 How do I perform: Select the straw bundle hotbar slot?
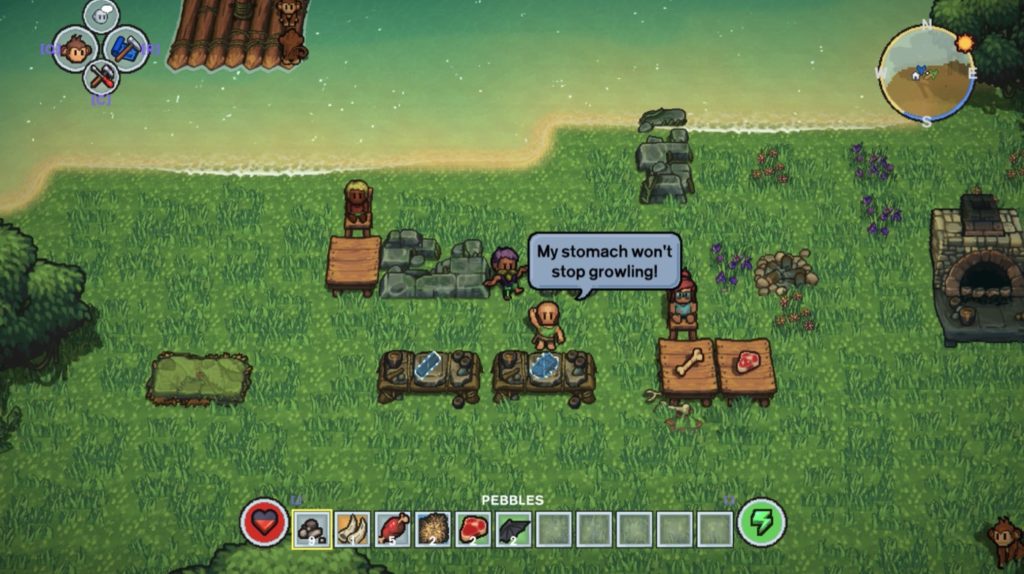tap(433, 528)
